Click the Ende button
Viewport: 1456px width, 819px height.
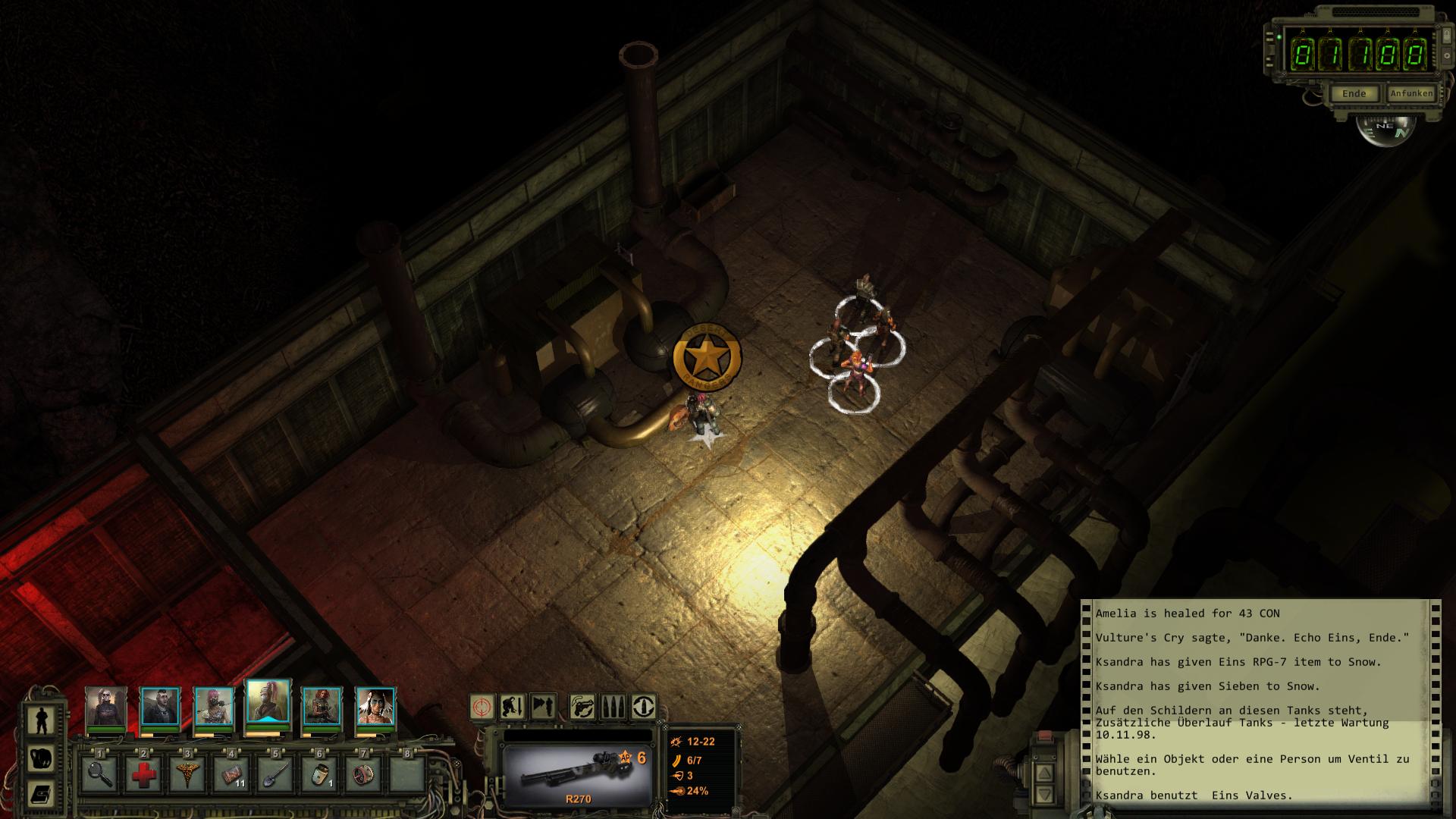[x=1354, y=94]
